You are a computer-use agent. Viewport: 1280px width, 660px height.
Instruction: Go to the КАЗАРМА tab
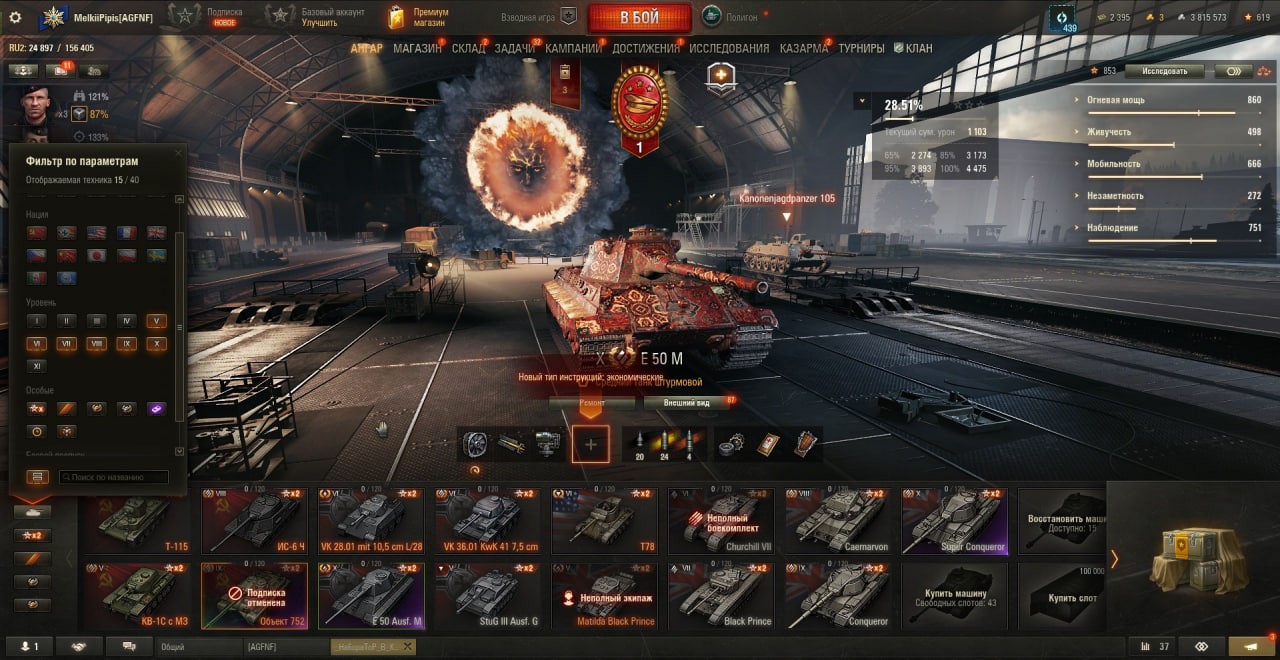(x=803, y=48)
